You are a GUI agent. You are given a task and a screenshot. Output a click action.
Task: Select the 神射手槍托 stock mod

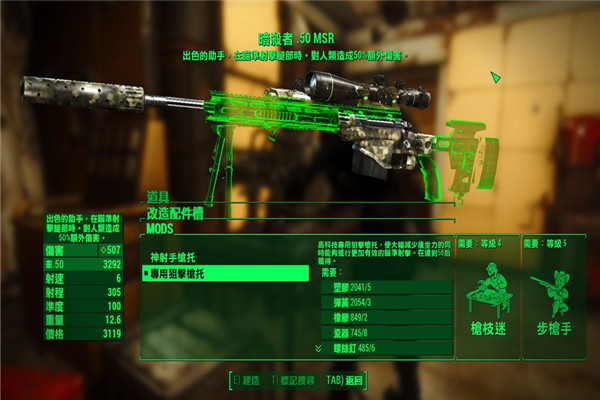tap(178, 257)
